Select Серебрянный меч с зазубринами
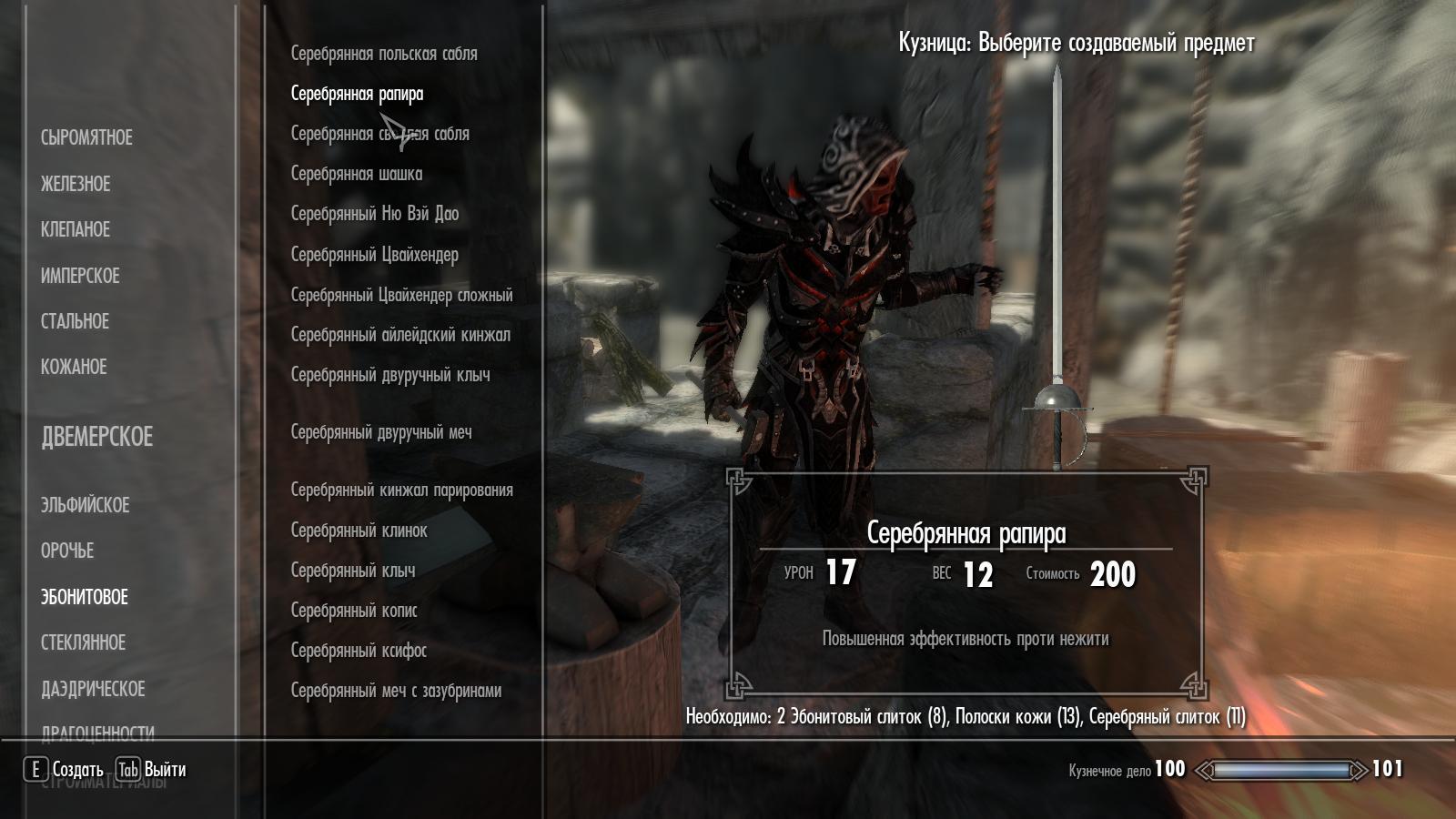This screenshot has width=1456, height=819. [396, 691]
